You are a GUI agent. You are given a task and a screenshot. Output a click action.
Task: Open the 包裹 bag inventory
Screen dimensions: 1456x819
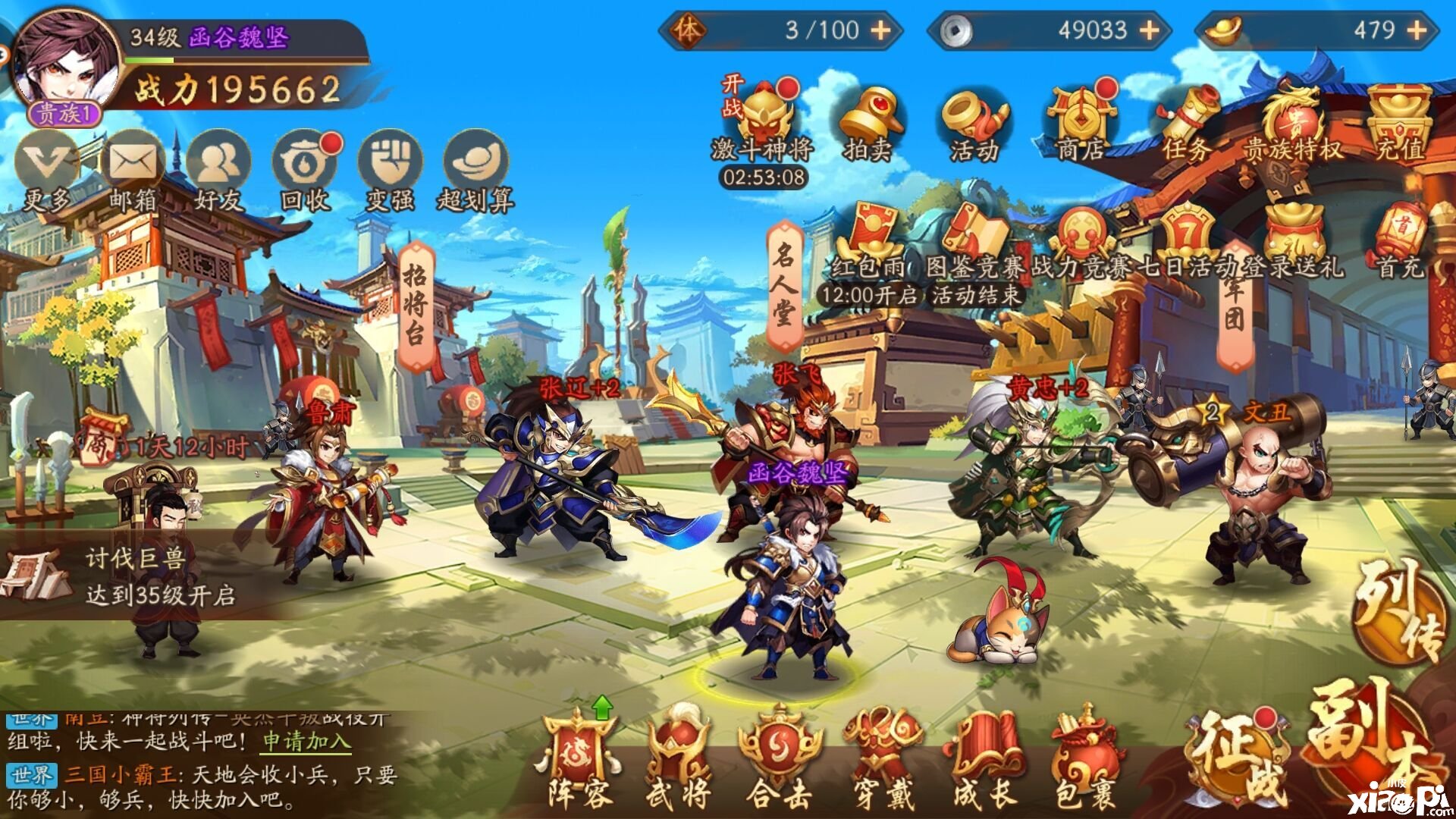[x=1084, y=758]
